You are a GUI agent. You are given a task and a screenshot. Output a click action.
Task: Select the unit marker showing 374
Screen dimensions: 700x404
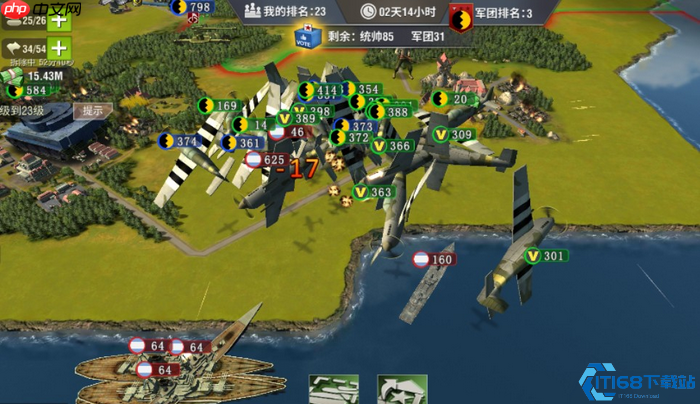click(x=180, y=142)
